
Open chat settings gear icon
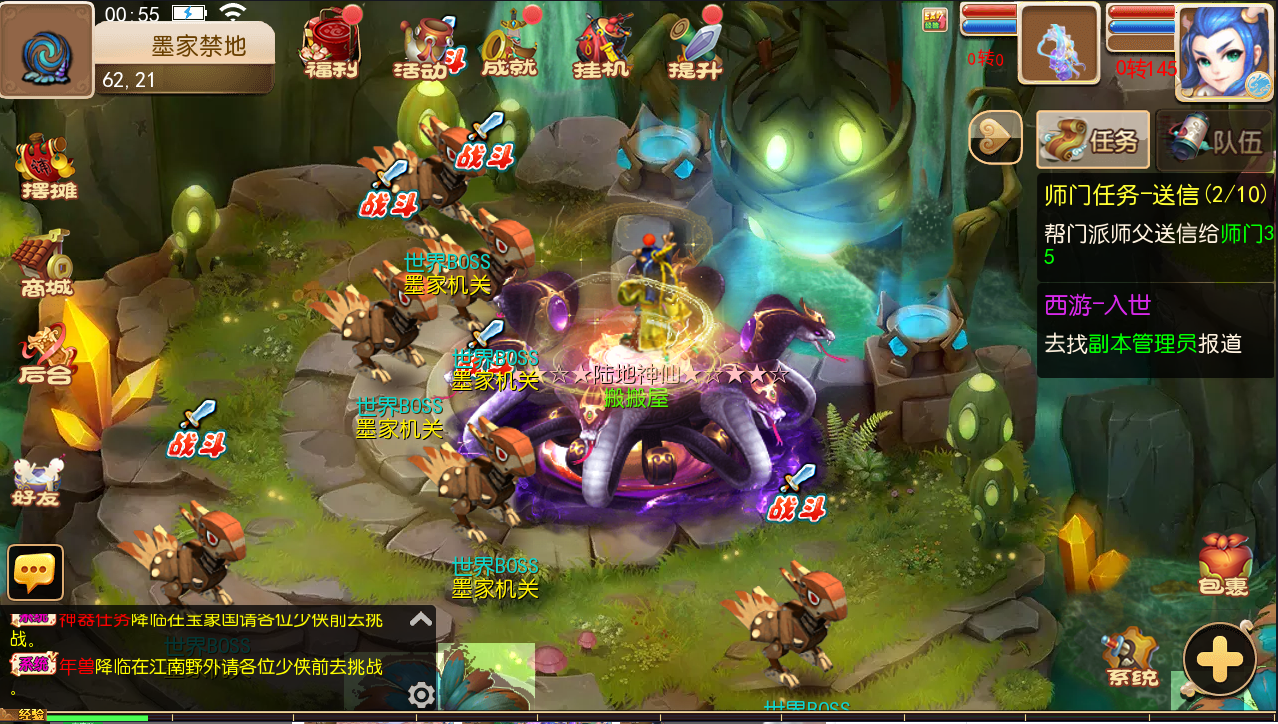coord(422,695)
